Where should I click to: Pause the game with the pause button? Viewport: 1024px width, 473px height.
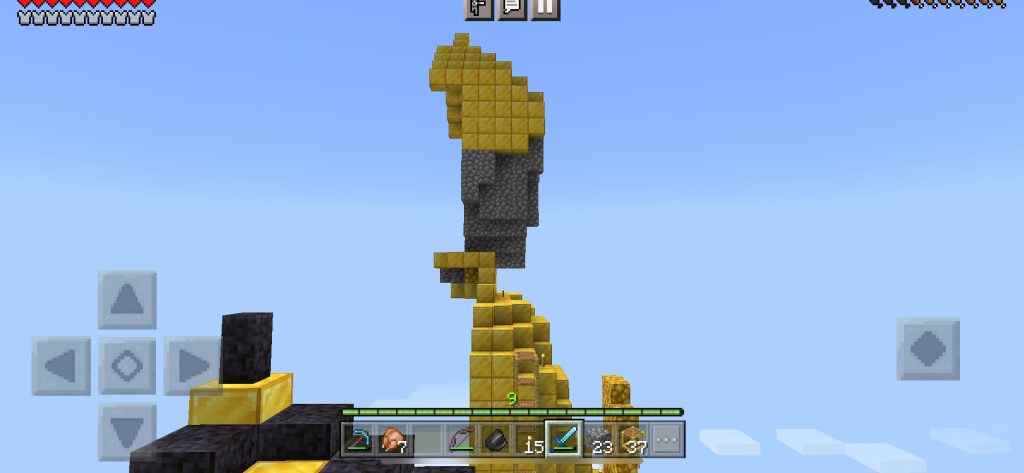544,8
